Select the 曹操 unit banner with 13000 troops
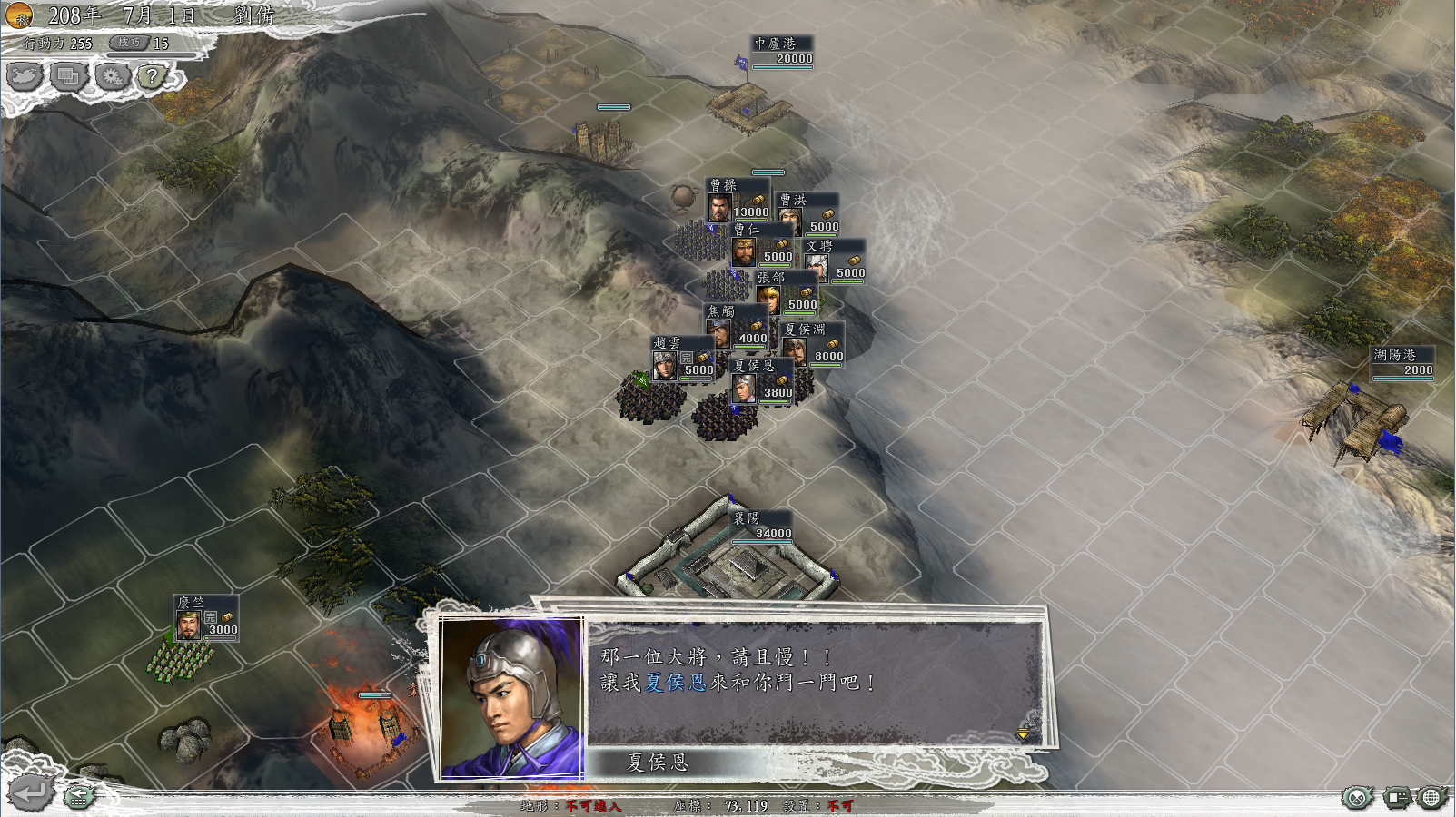Image resolution: width=1456 pixels, height=817 pixels. pos(738,200)
